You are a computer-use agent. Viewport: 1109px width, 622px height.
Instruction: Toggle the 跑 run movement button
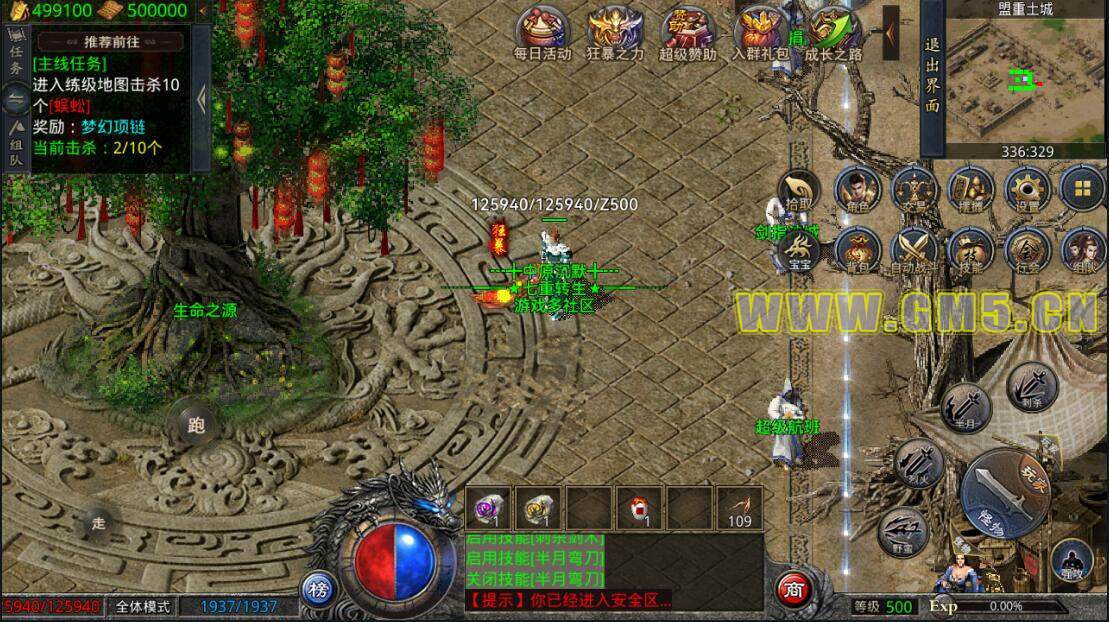click(x=195, y=424)
